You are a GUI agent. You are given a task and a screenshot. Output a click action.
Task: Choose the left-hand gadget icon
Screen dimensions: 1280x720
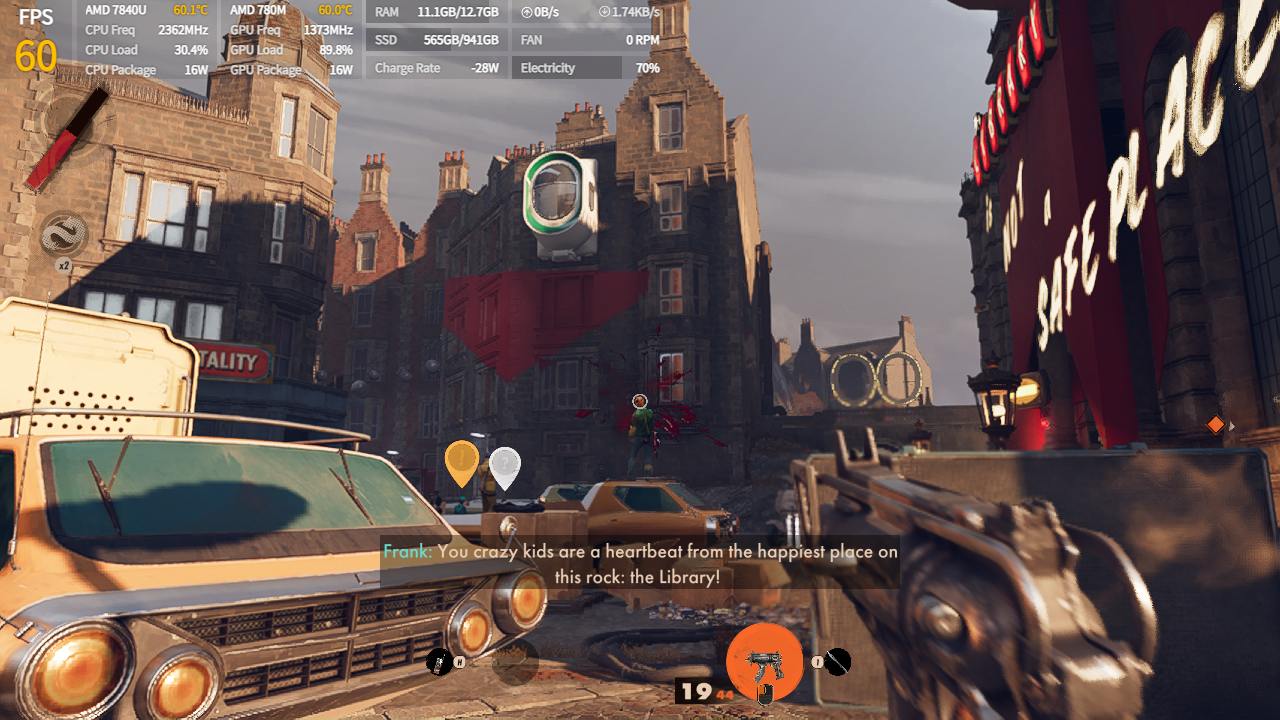pyautogui.click(x=438, y=661)
